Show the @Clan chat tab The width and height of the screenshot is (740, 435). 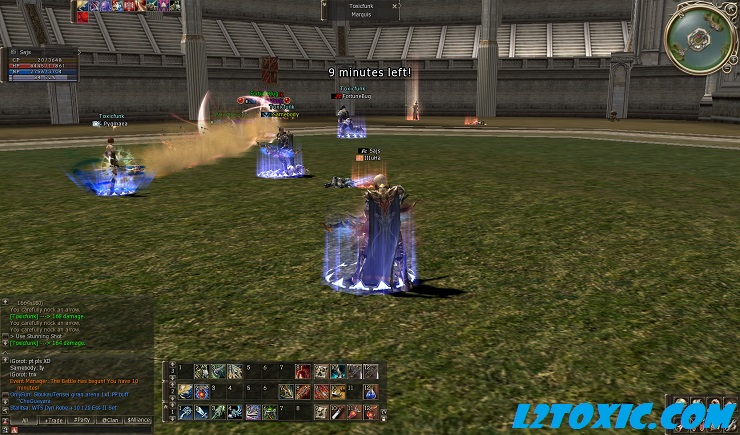[x=108, y=420]
